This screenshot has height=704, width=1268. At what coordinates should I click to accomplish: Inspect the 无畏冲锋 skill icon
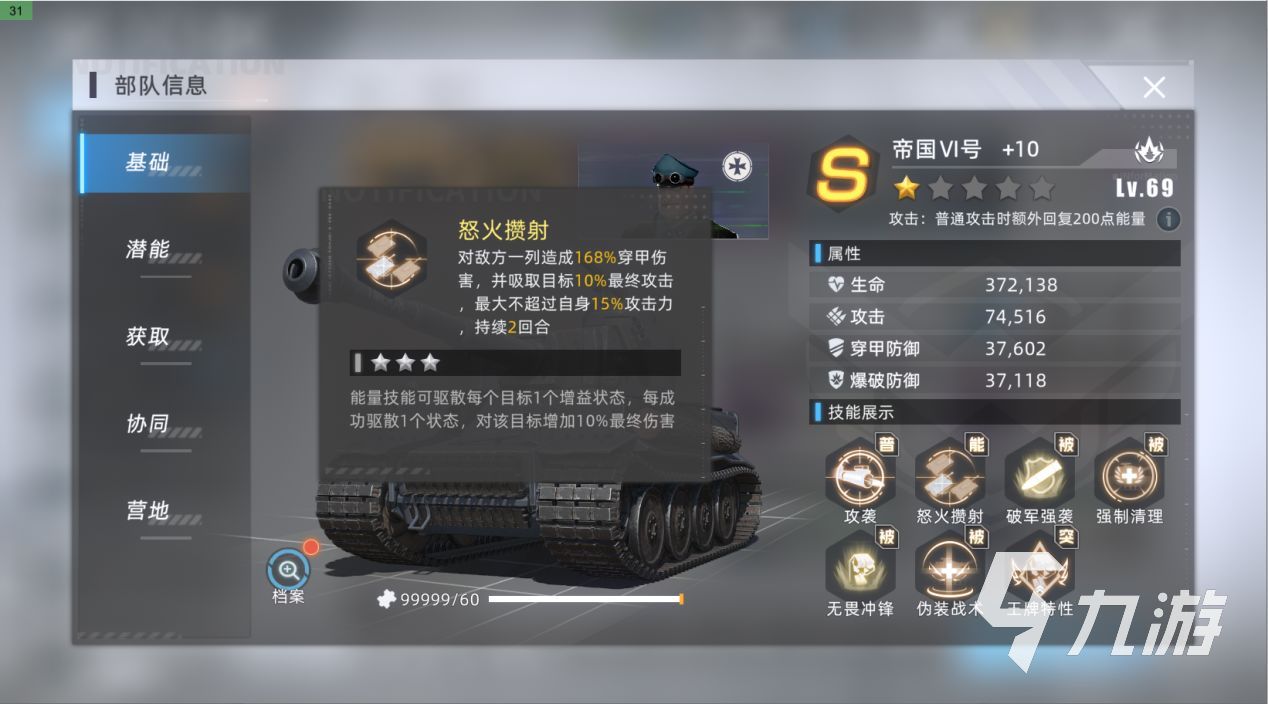pyautogui.click(x=860, y=566)
